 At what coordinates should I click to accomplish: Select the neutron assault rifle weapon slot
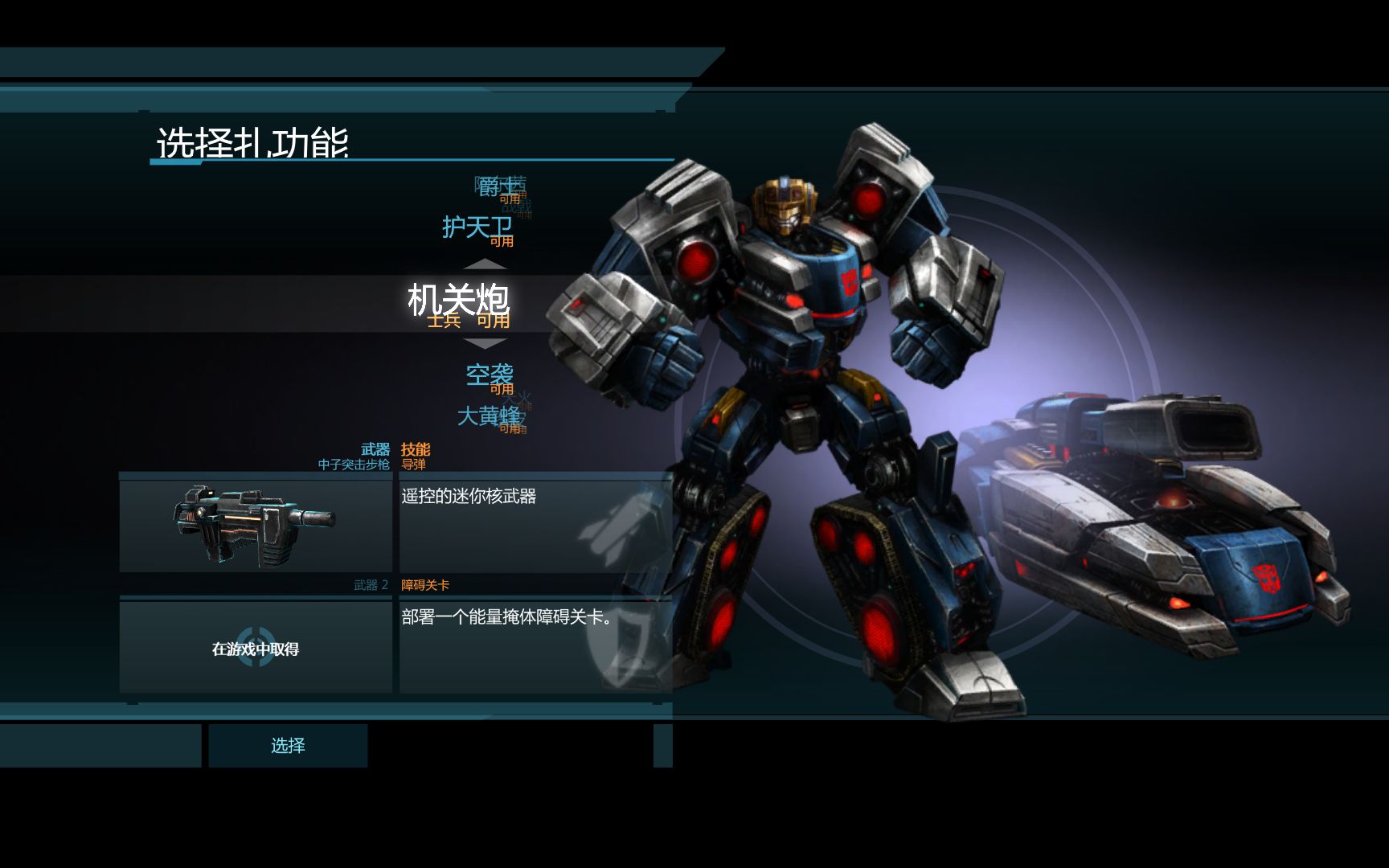(x=256, y=526)
